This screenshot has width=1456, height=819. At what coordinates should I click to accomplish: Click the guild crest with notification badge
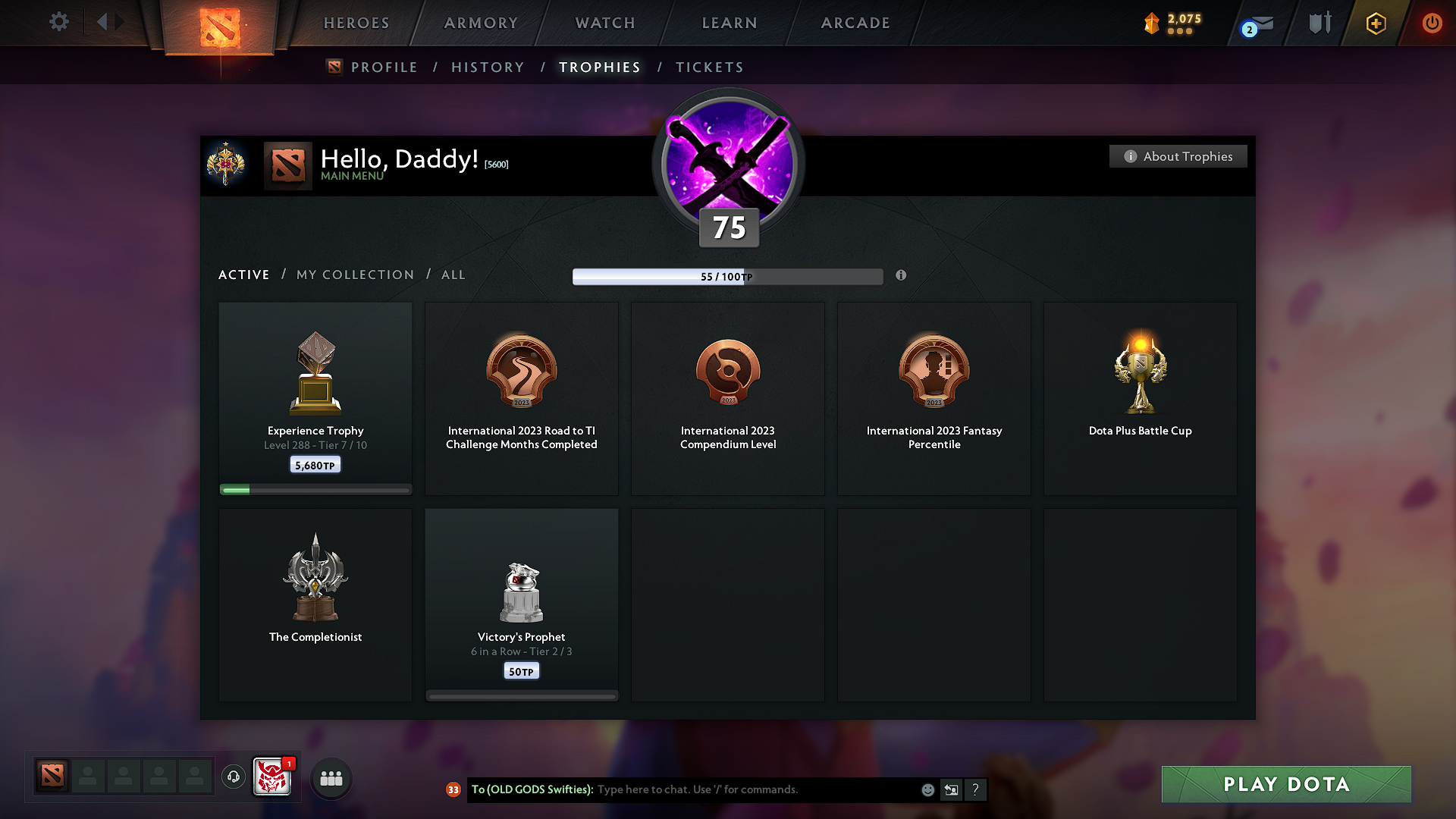click(x=271, y=777)
